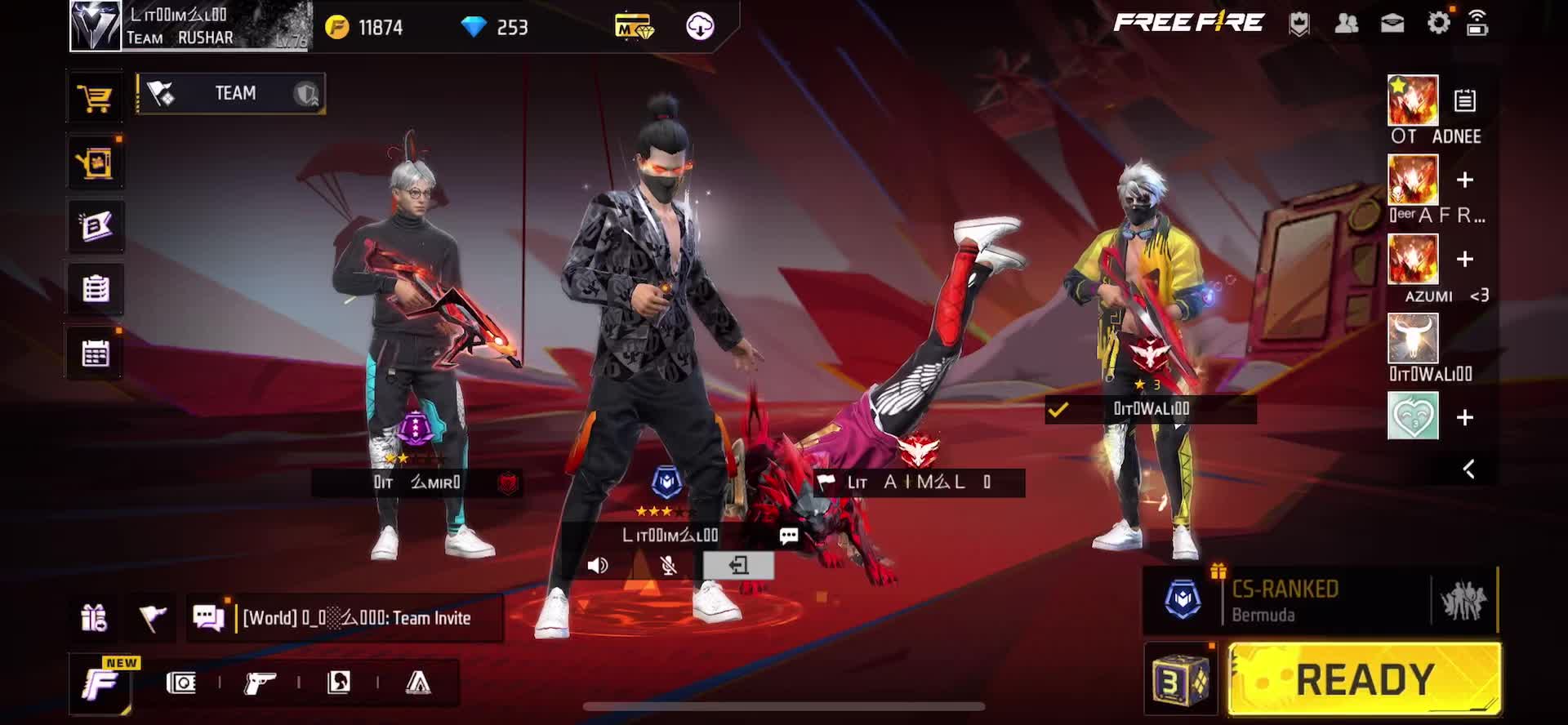
Task: Open the shopping cart store
Action: 95,99
